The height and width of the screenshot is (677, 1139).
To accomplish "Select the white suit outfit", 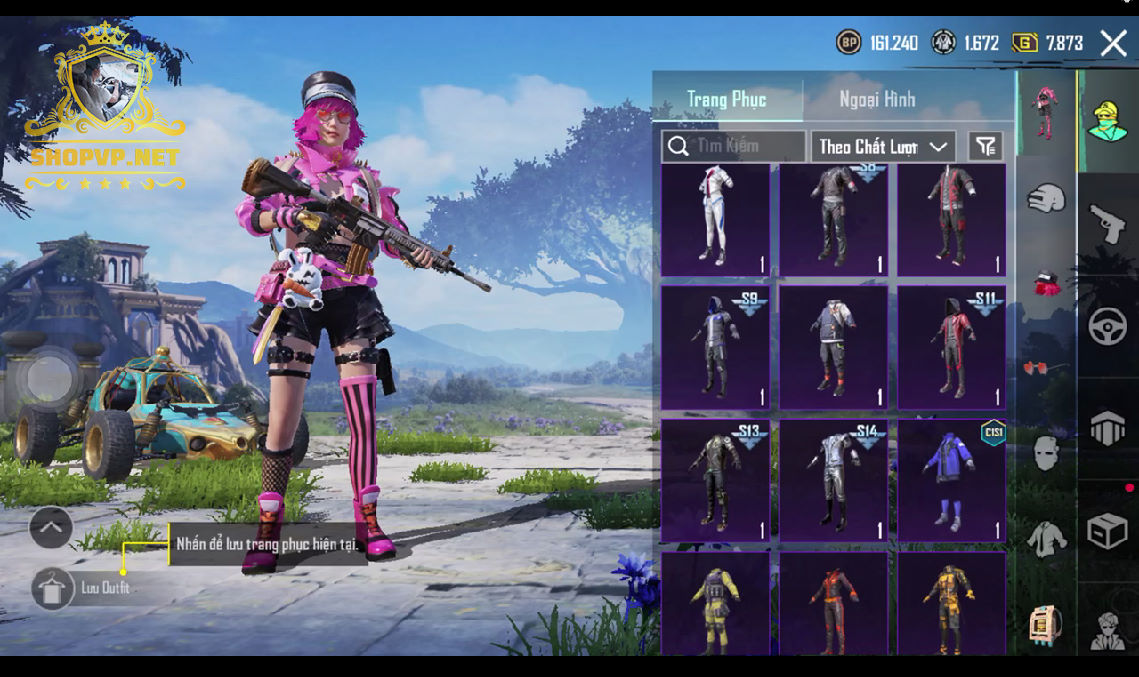I will tap(715, 219).
